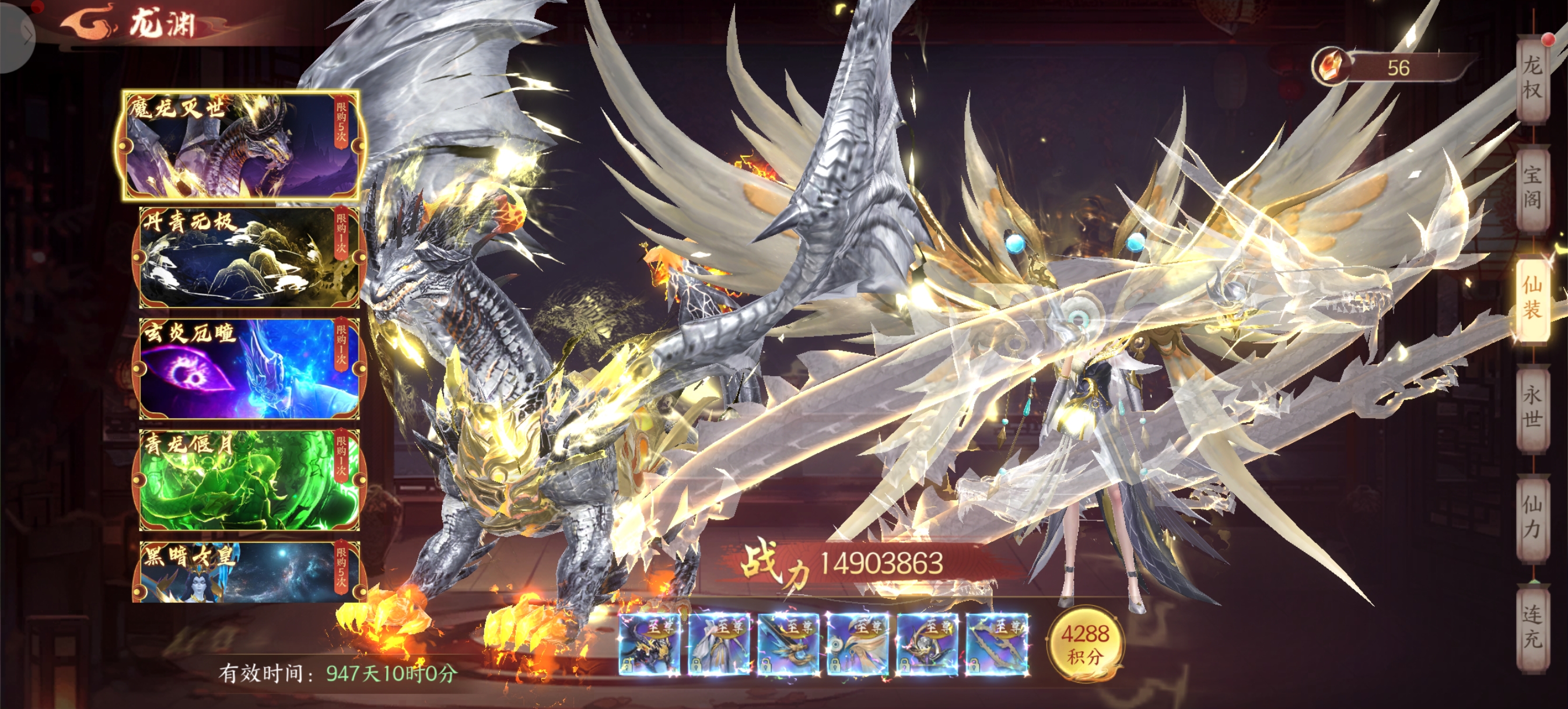Select the 青龙偃月 green dragon banner
Viewport: 1568px width, 709px height.
tap(249, 480)
